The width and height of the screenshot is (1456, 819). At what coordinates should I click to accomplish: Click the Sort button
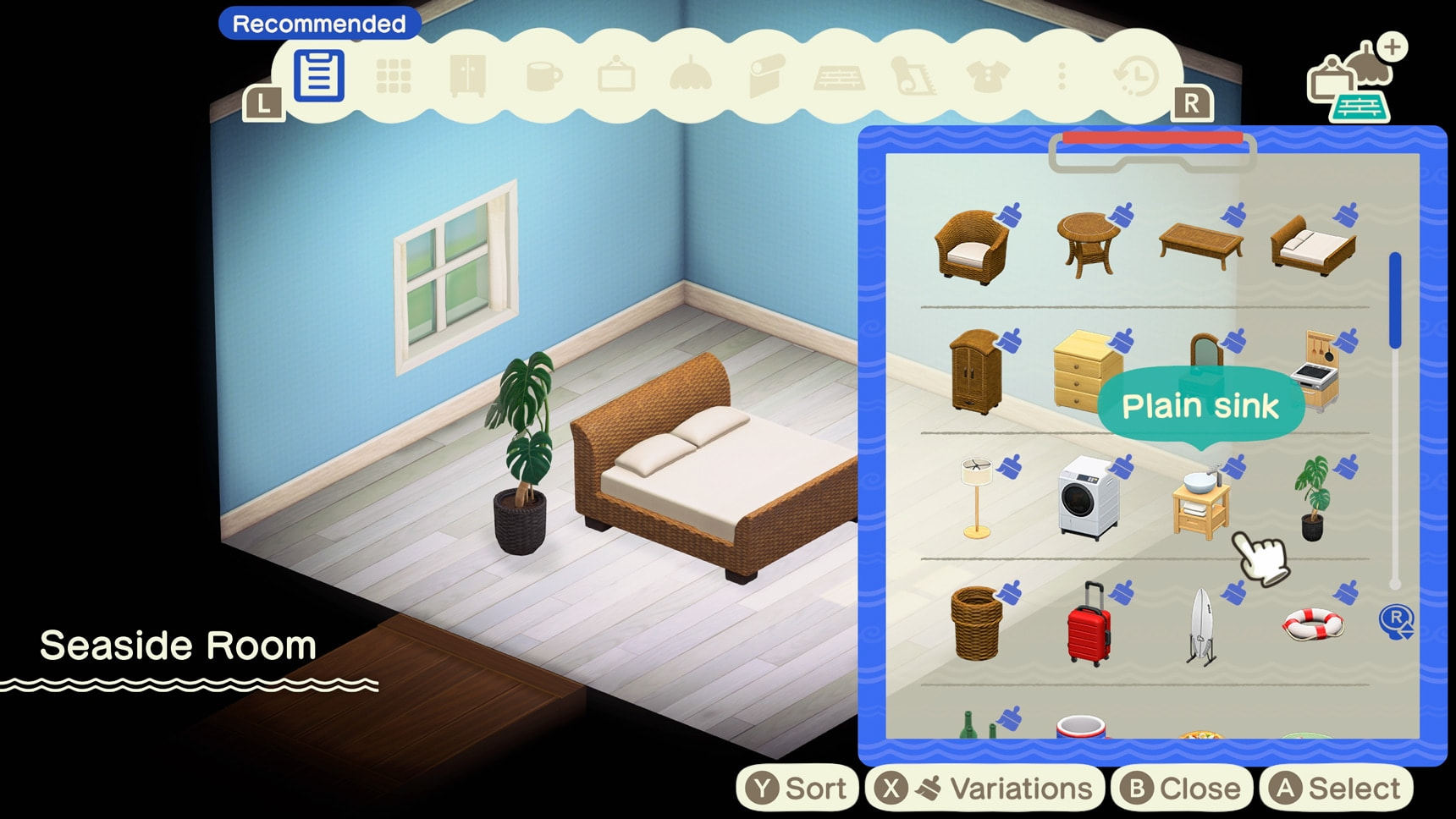click(798, 787)
